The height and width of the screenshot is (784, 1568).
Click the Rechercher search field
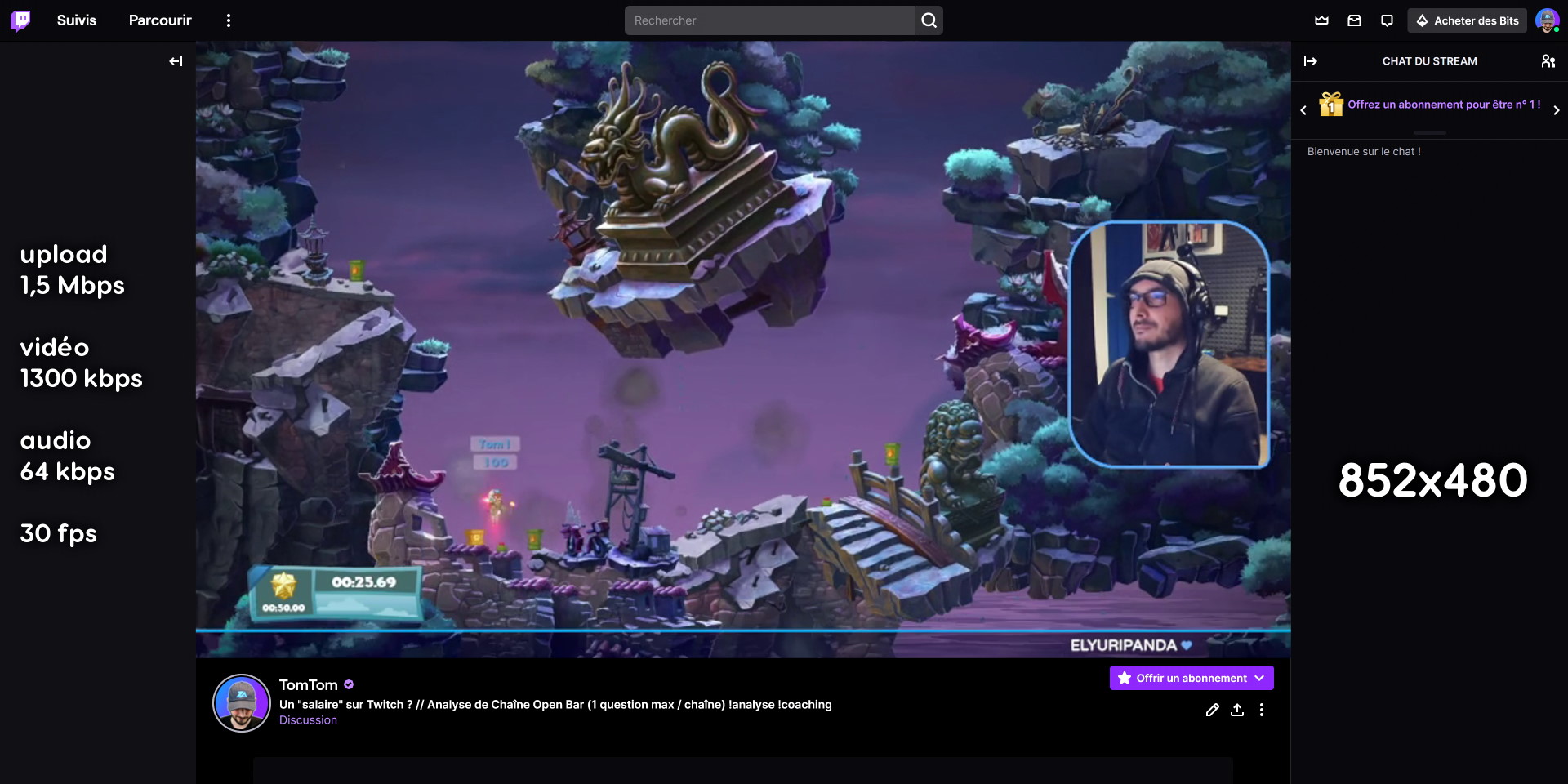coord(768,20)
